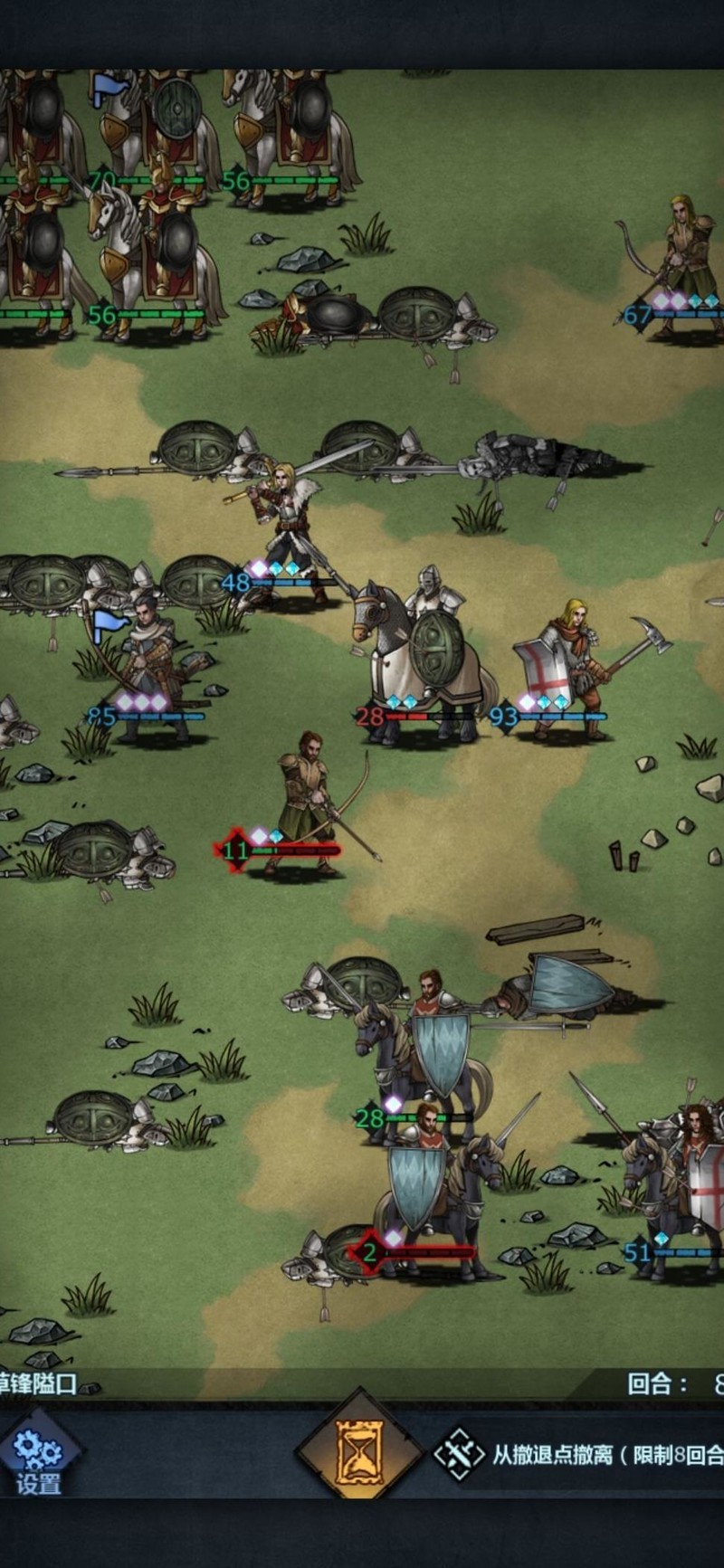The image size is (724, 1568).
Task: Show the 从撤退点撤离 retreat objective
Action: click(x=579, y=1455)
